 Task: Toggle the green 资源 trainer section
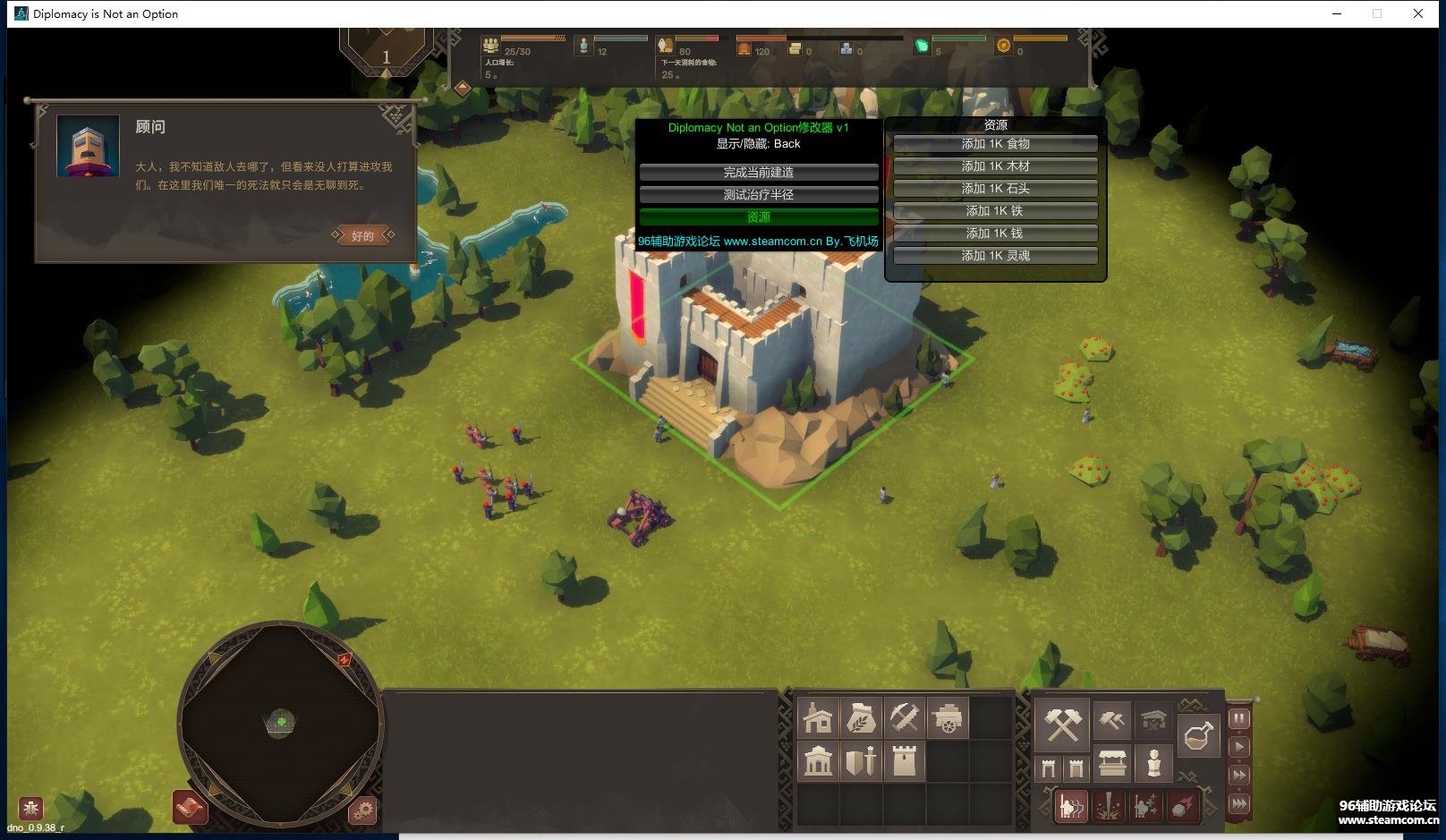(759, 217)
